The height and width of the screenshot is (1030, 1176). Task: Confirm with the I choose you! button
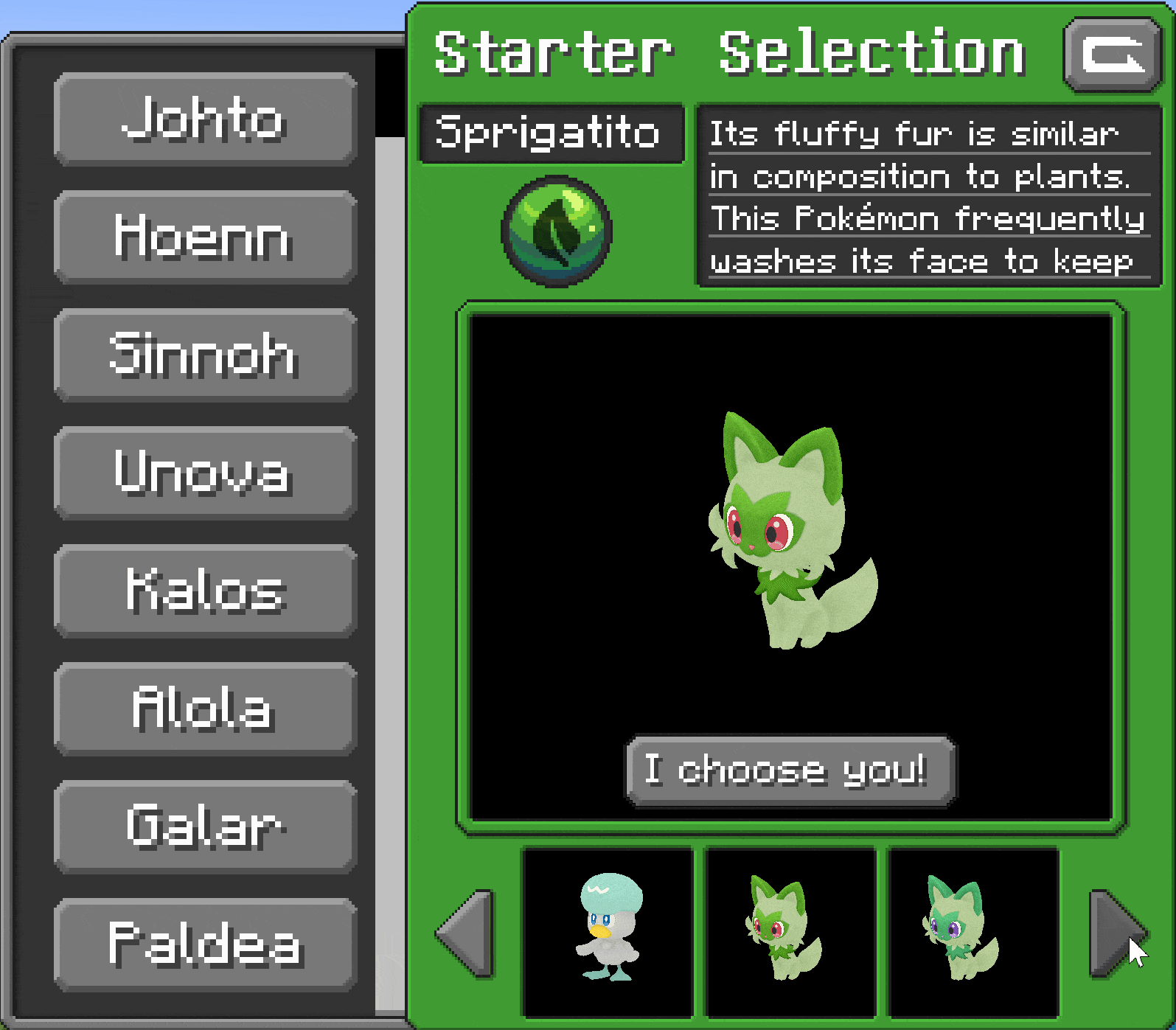click(x=790, y=770)
